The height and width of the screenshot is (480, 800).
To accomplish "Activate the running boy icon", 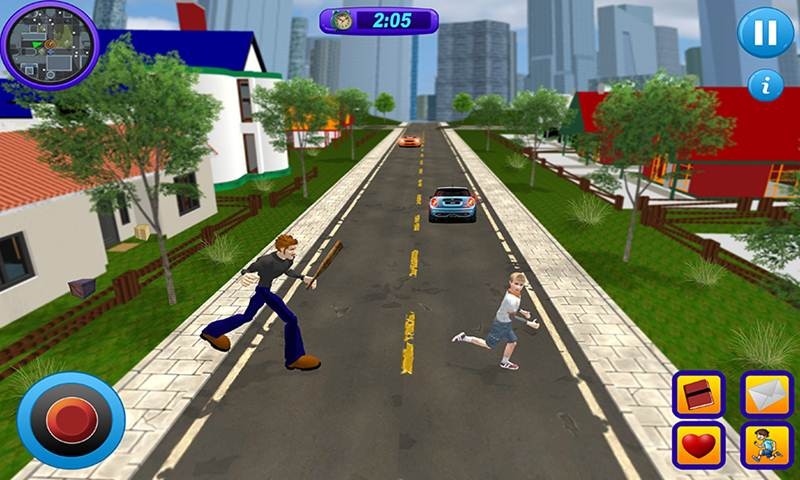I will [766, 445].
